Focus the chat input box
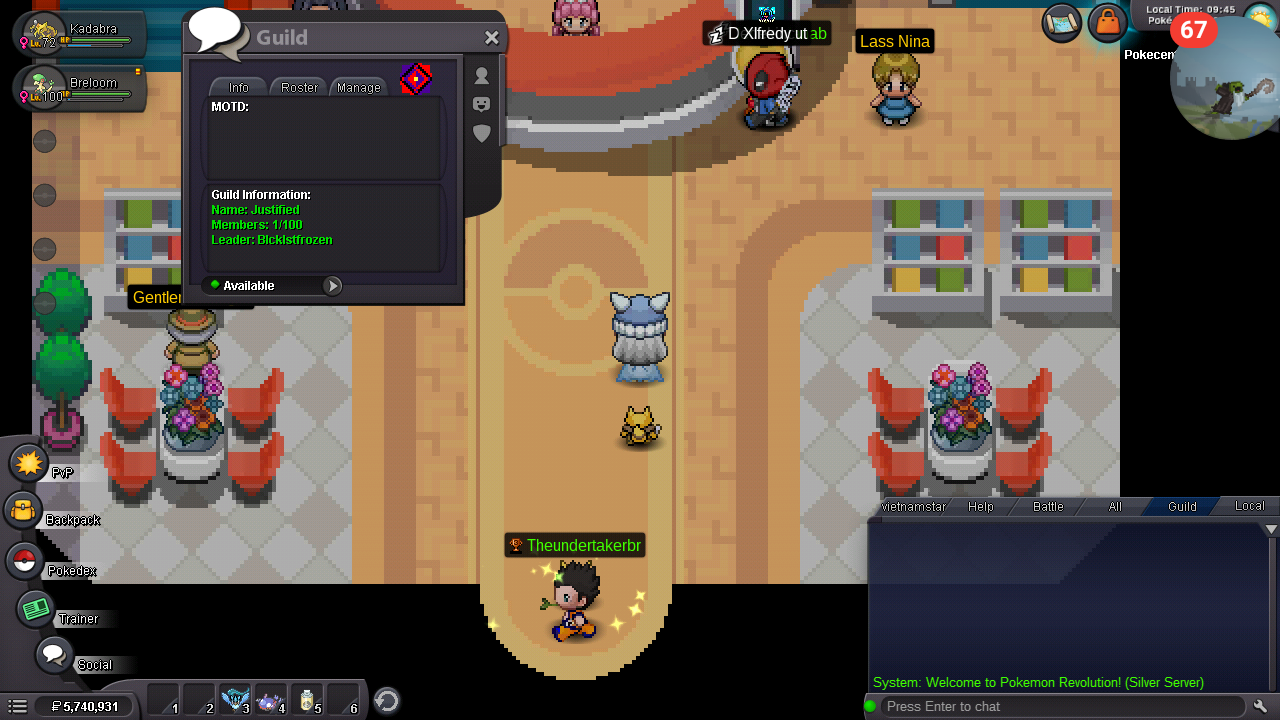Screen dimensions: 1280x720 tap(1060, 706)
